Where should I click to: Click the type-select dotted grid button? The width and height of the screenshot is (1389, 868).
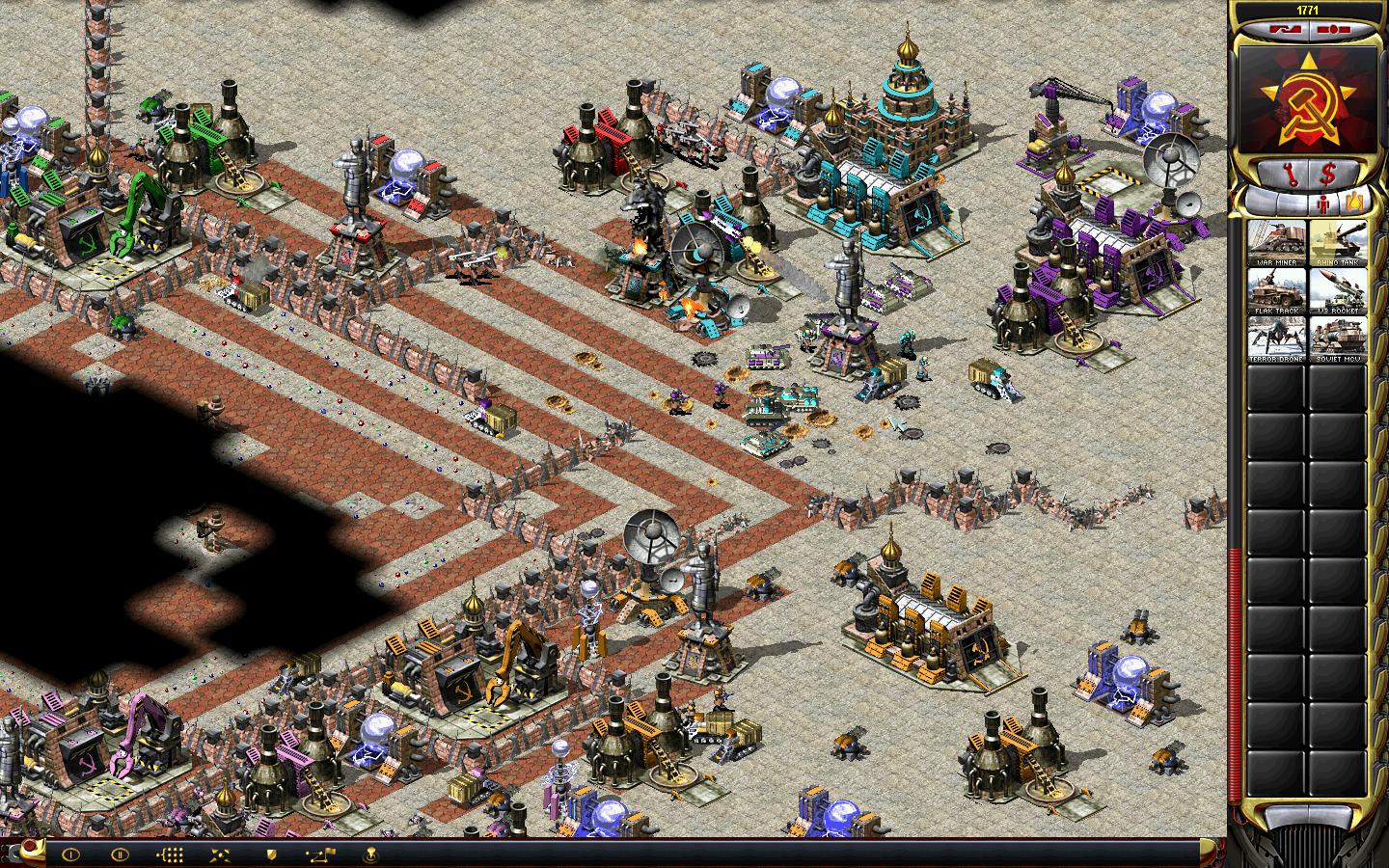pos(170,854)
